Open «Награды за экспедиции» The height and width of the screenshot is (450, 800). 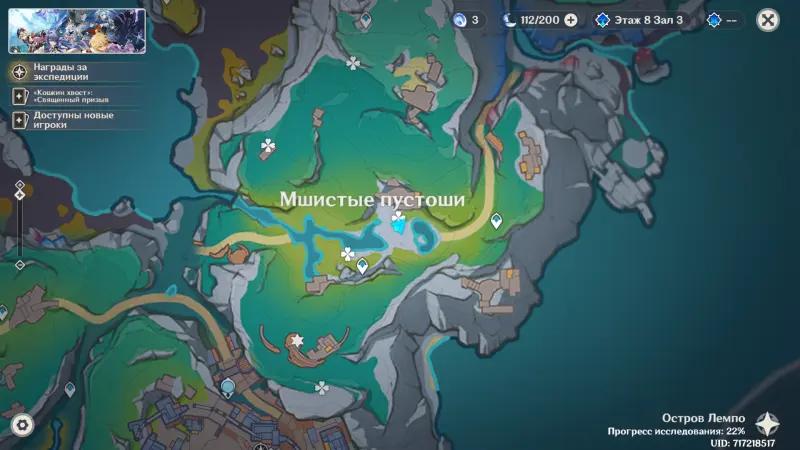(60, 71)
